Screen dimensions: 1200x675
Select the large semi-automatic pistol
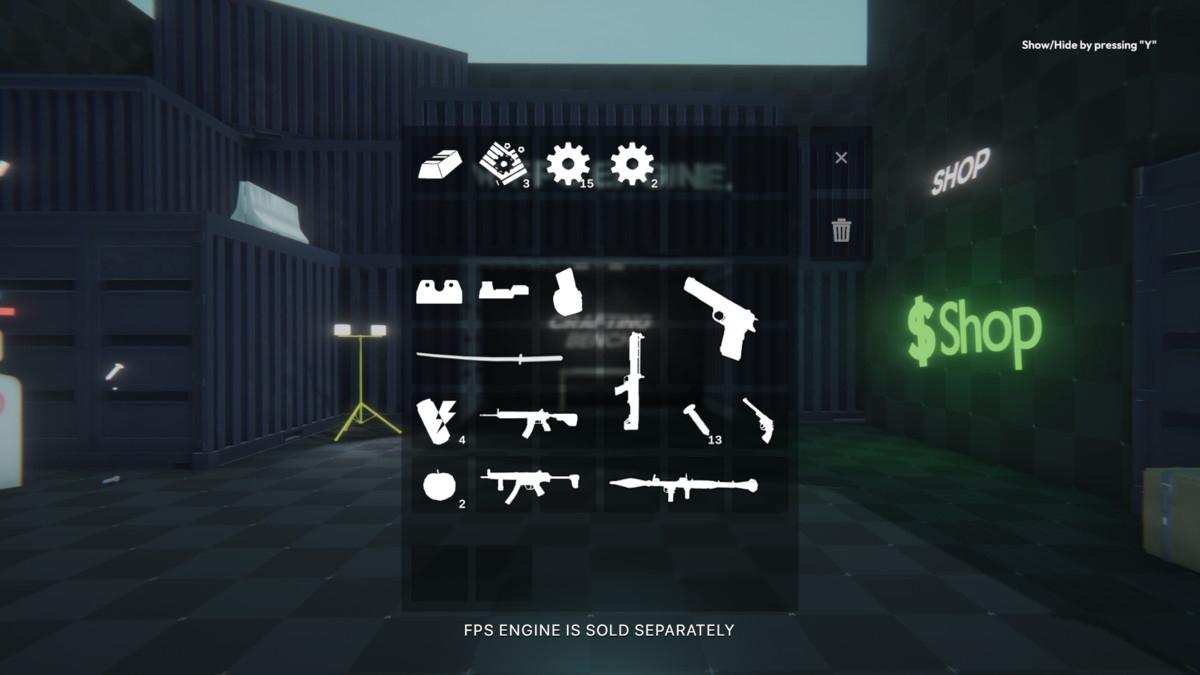pos(720,317)
